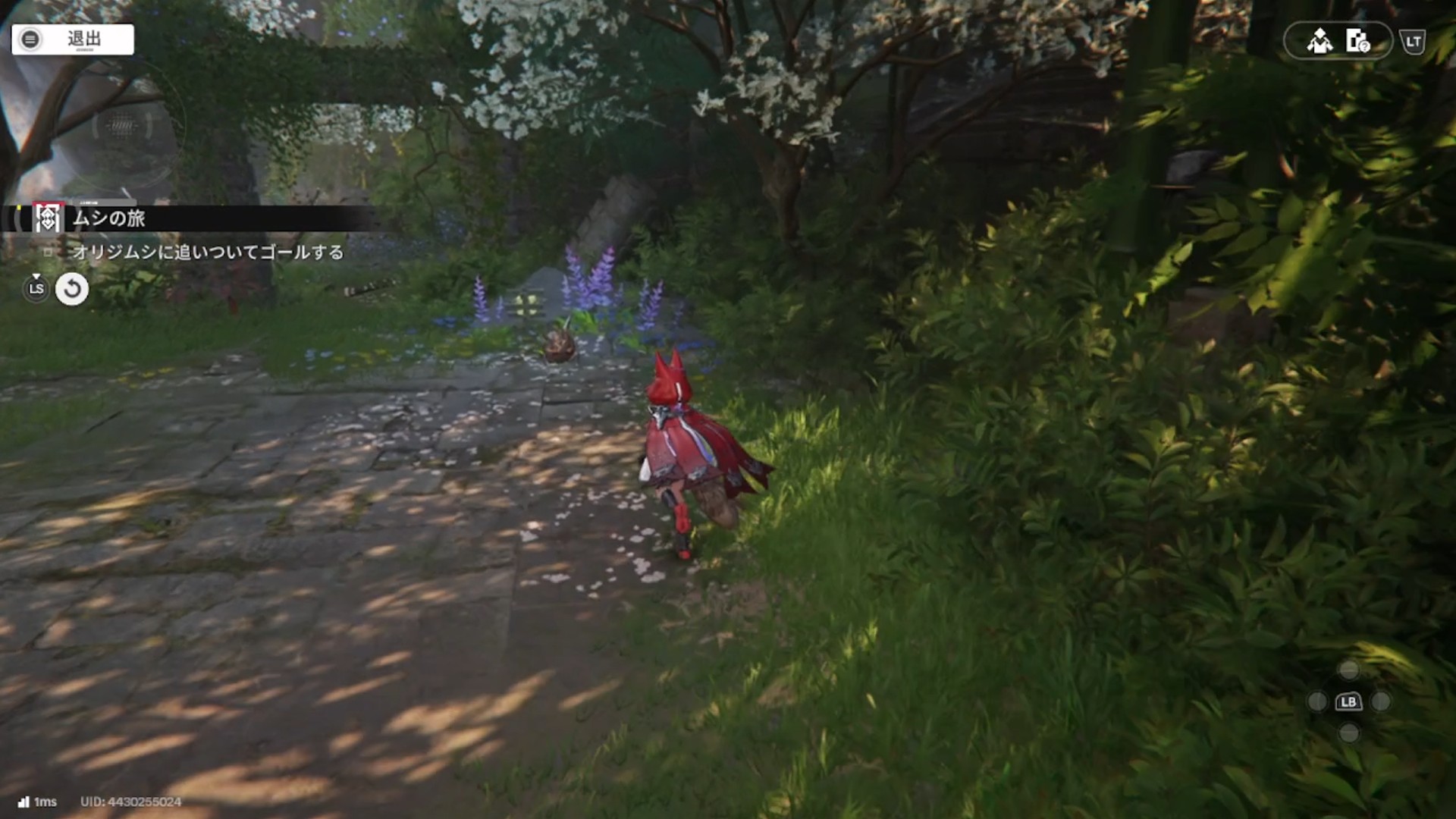Screen dimensions: 1456x819
Task: Click the 退出 exit button
Action: [73, 39]
